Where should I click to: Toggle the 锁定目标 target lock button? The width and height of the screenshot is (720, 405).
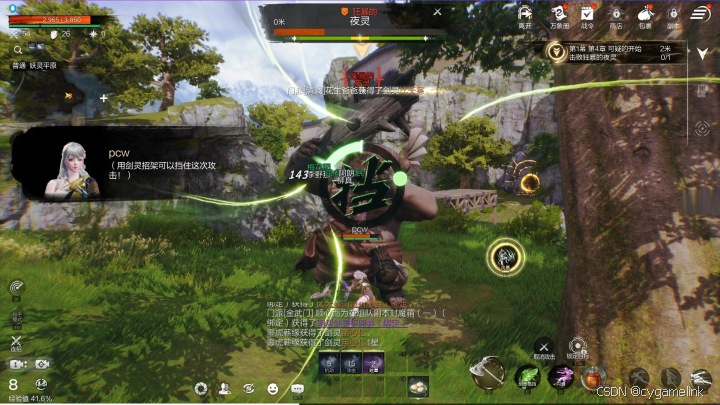(577, 345)
